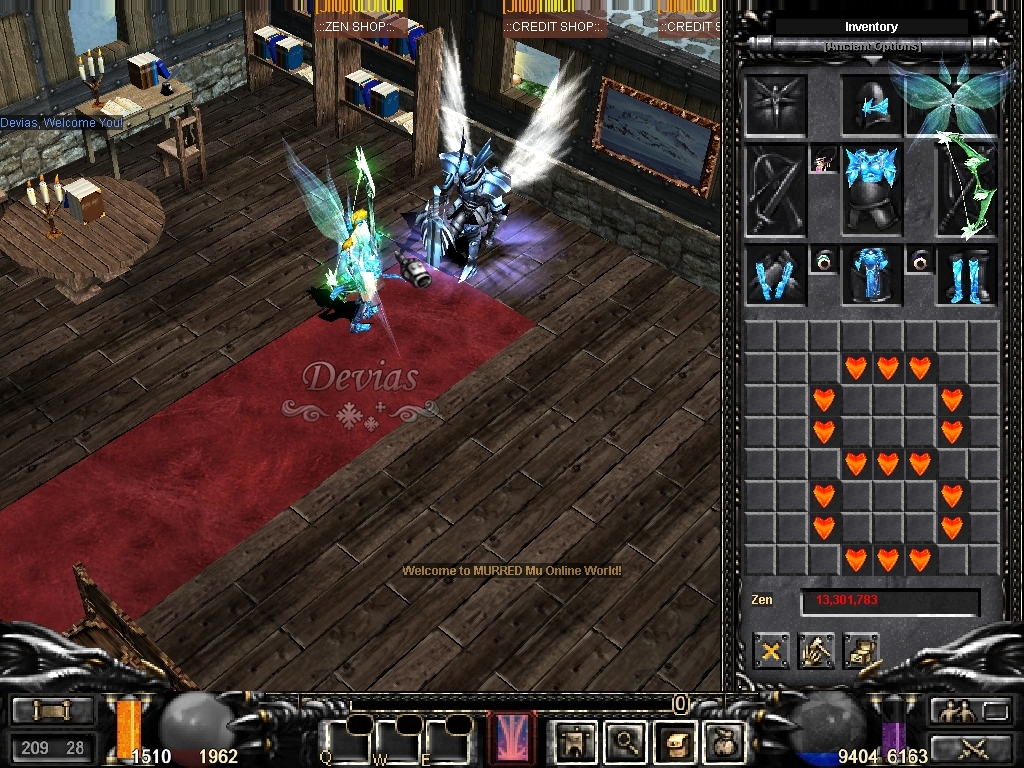The height and width of the screenshot is (768, 1024).
Task: Select the small pendant slot beside the armor
Action: [824, 160]
